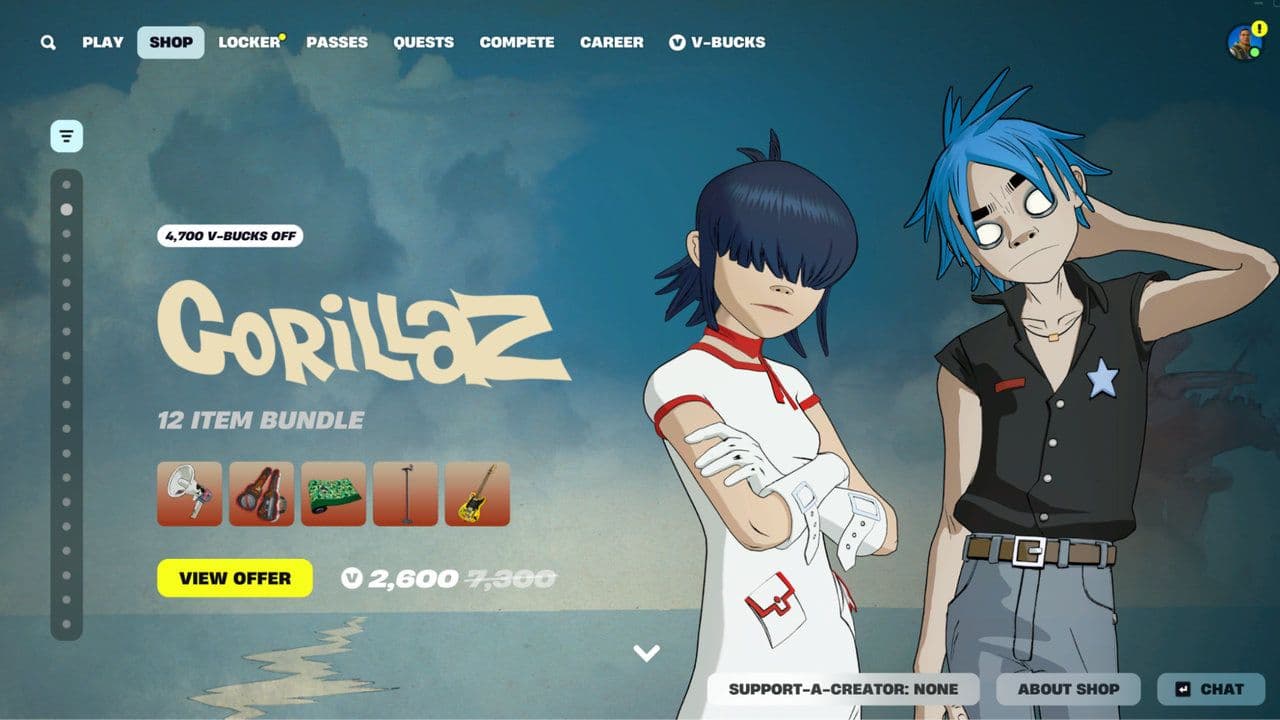The height and width of the screenshot is (720, 1280).
Task: Click the View Offer button
Action: [x=236, y=578]
